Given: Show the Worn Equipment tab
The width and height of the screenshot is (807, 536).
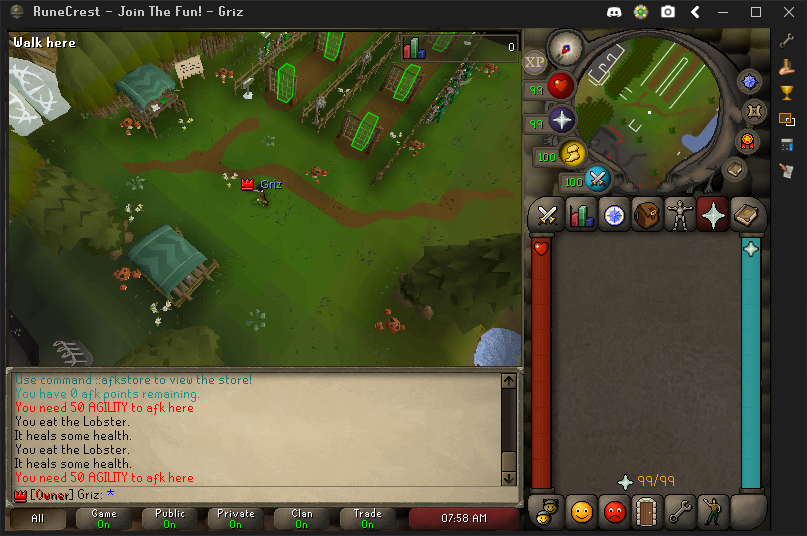Looking at the screenshot, I should tap(680, 214).
